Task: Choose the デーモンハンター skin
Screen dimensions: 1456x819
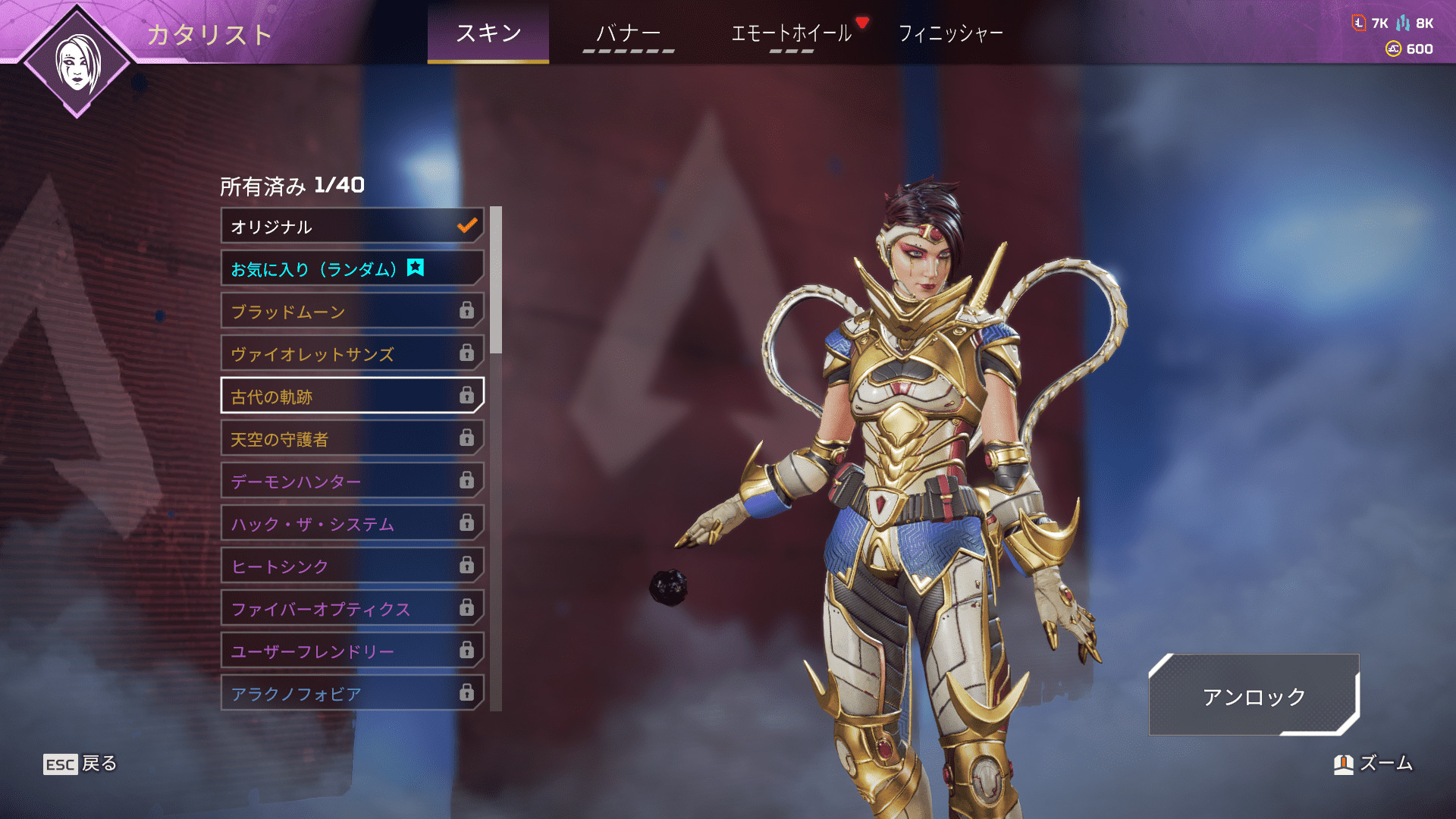Action: 352,481
